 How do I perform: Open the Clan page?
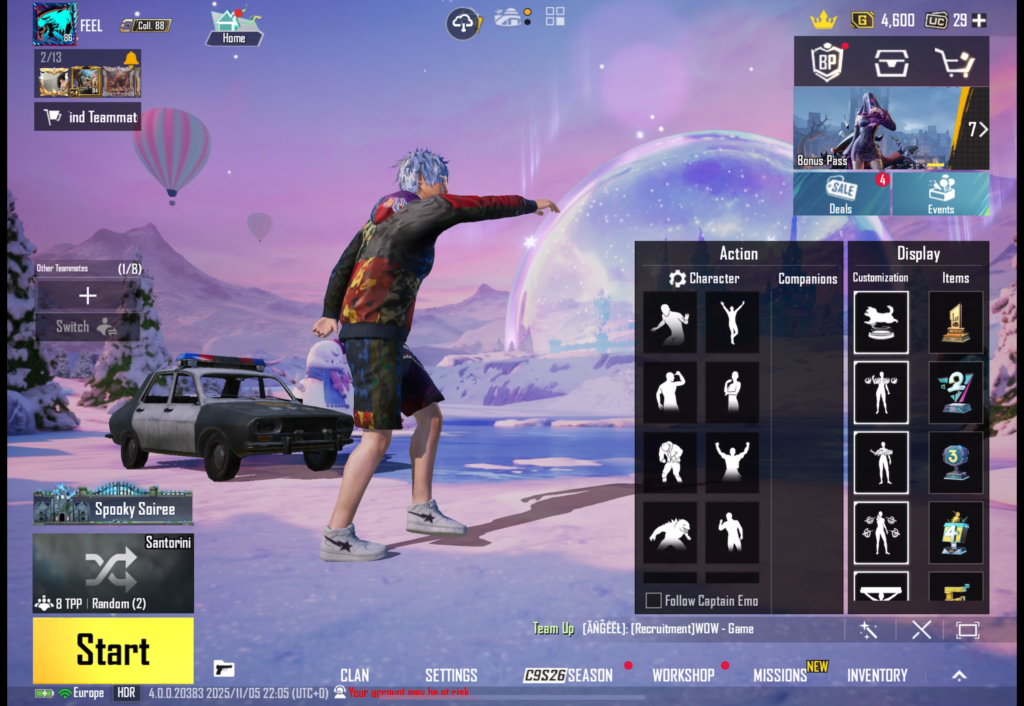point(354,675)
